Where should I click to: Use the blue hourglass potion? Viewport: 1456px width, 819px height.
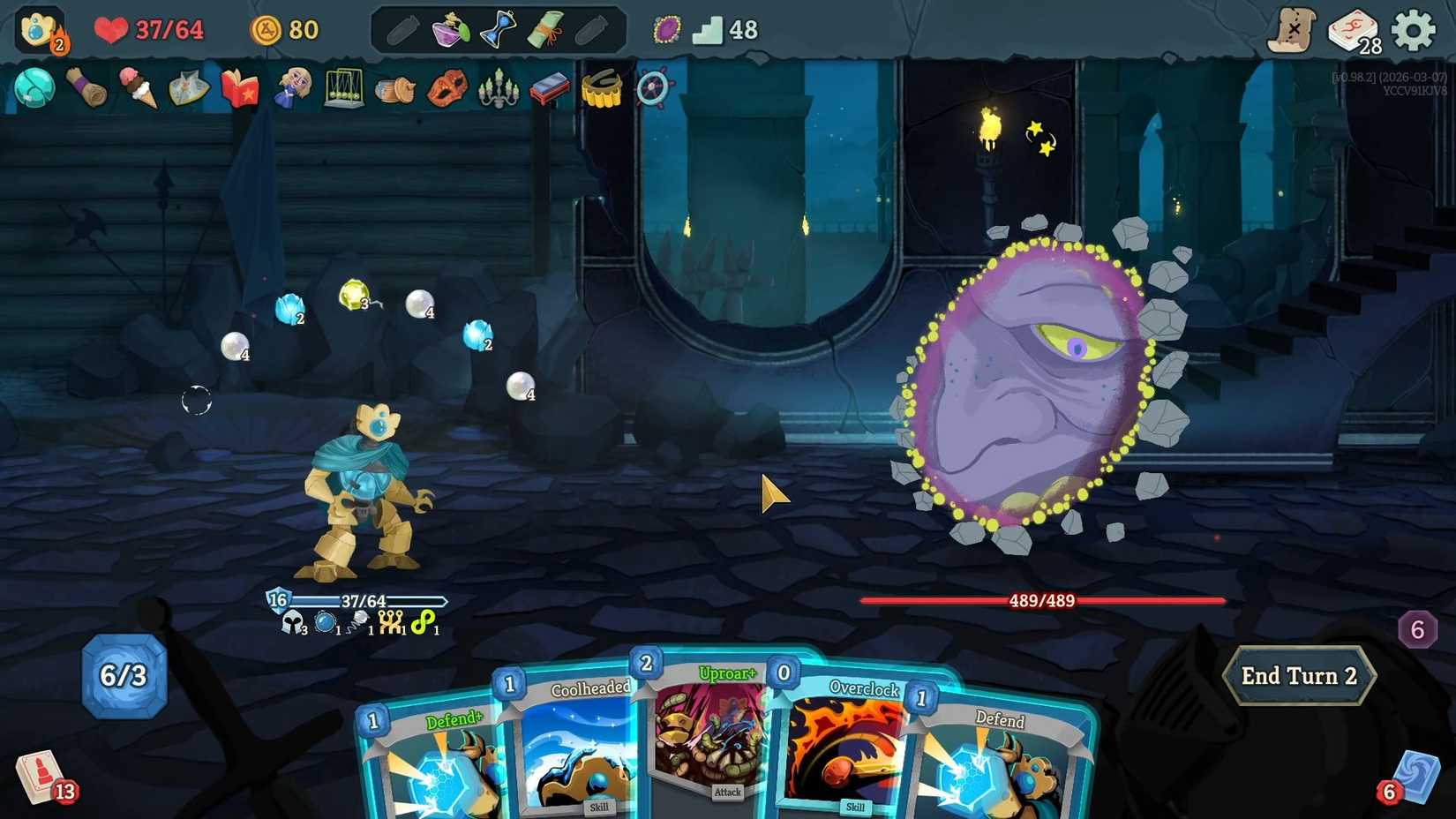coord(497,28)
